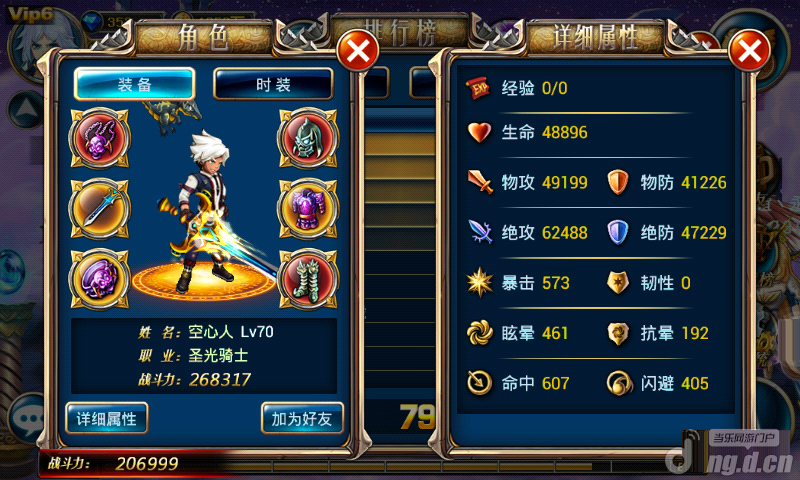Select the green helmet equipment slot

point(307,138)
